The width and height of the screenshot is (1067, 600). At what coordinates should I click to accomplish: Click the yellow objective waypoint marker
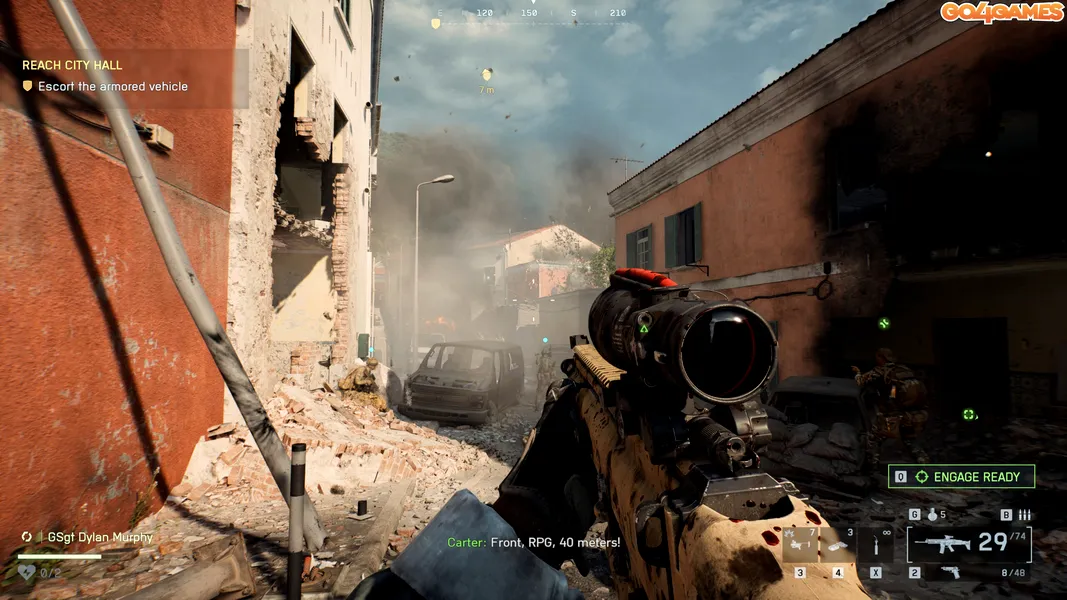click(487, 75)
